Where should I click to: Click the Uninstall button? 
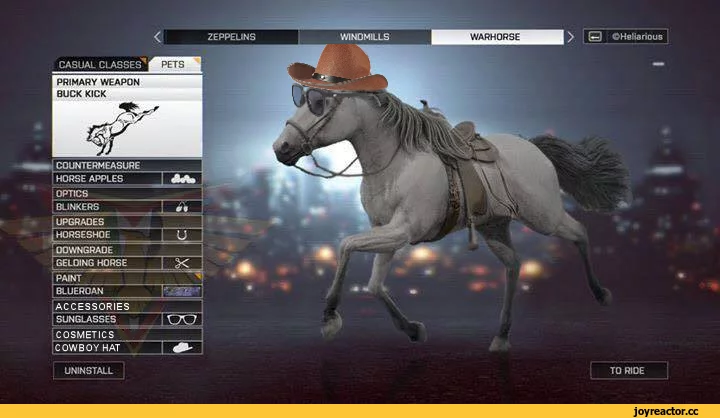click(89, 371)
